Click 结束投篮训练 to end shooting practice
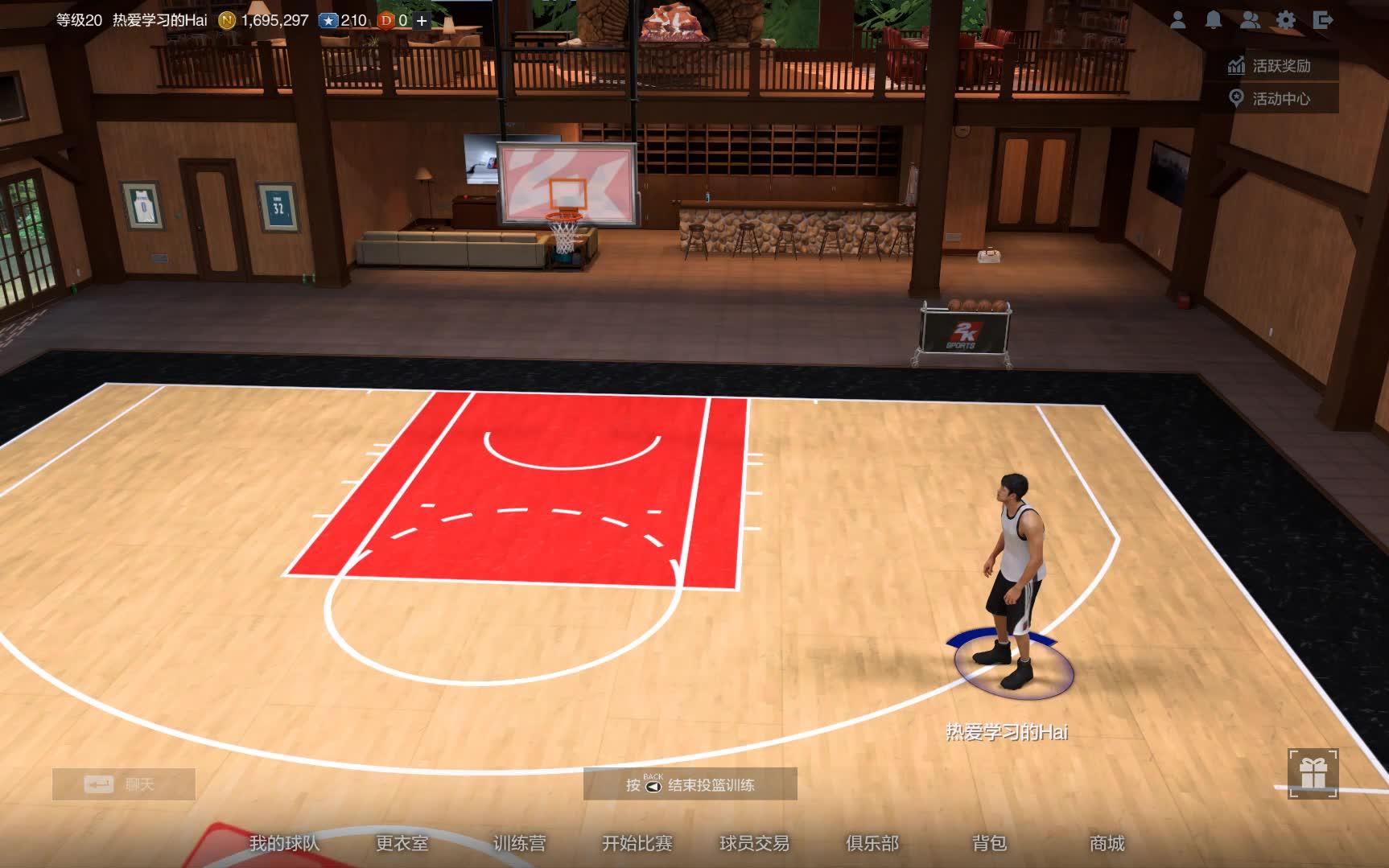 click(710, 784)
